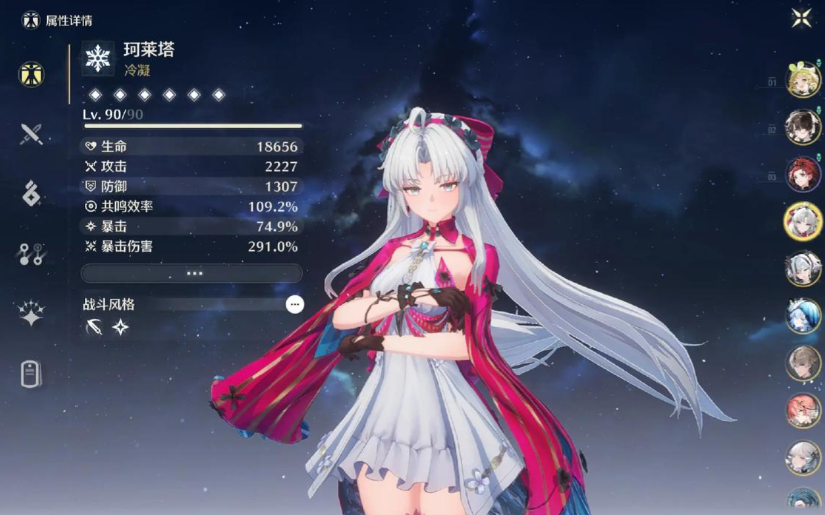
Task: Open the bottom card-shaped tab in the sidebar
Action: (31, 373)
